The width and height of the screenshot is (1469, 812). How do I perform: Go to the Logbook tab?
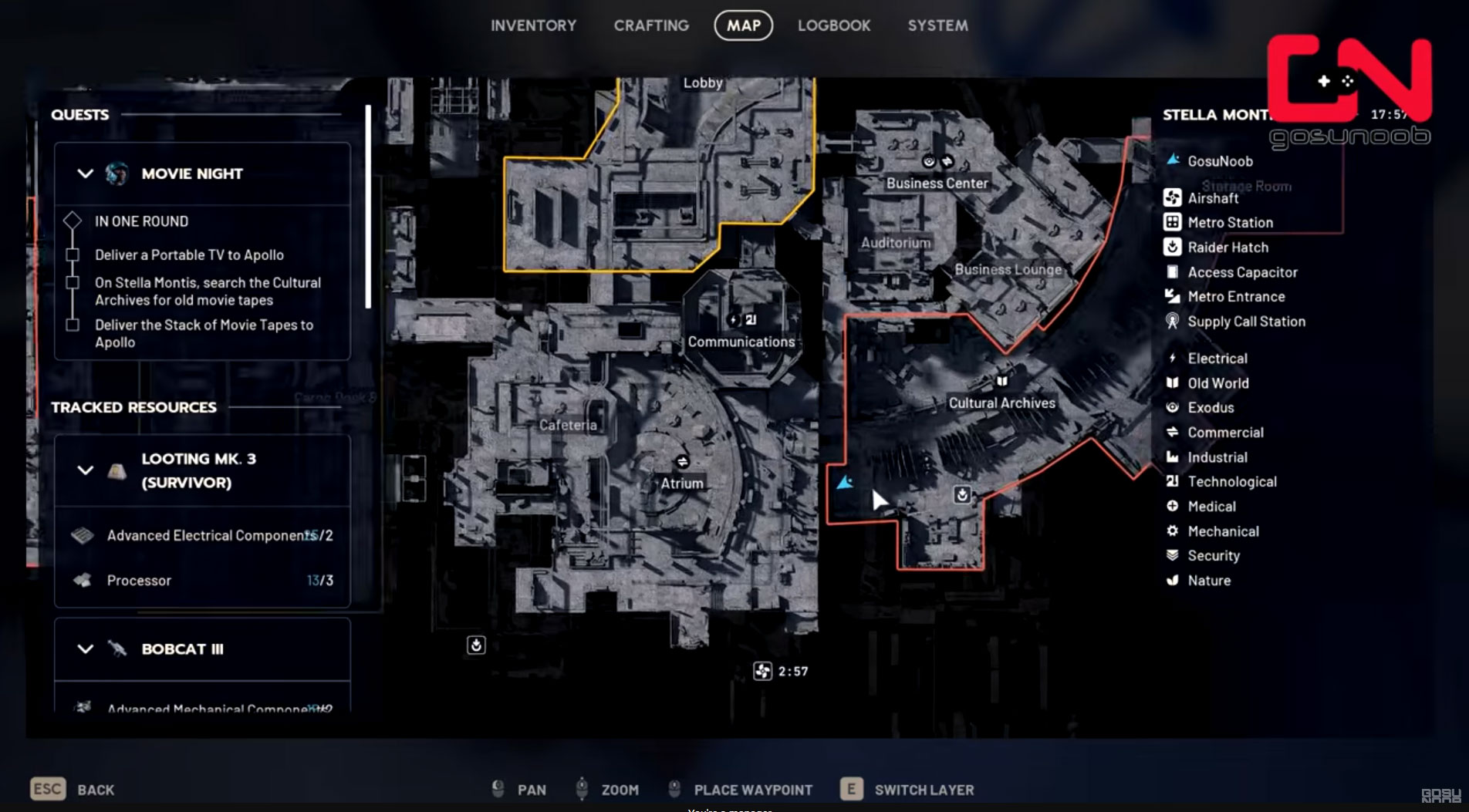833,25
